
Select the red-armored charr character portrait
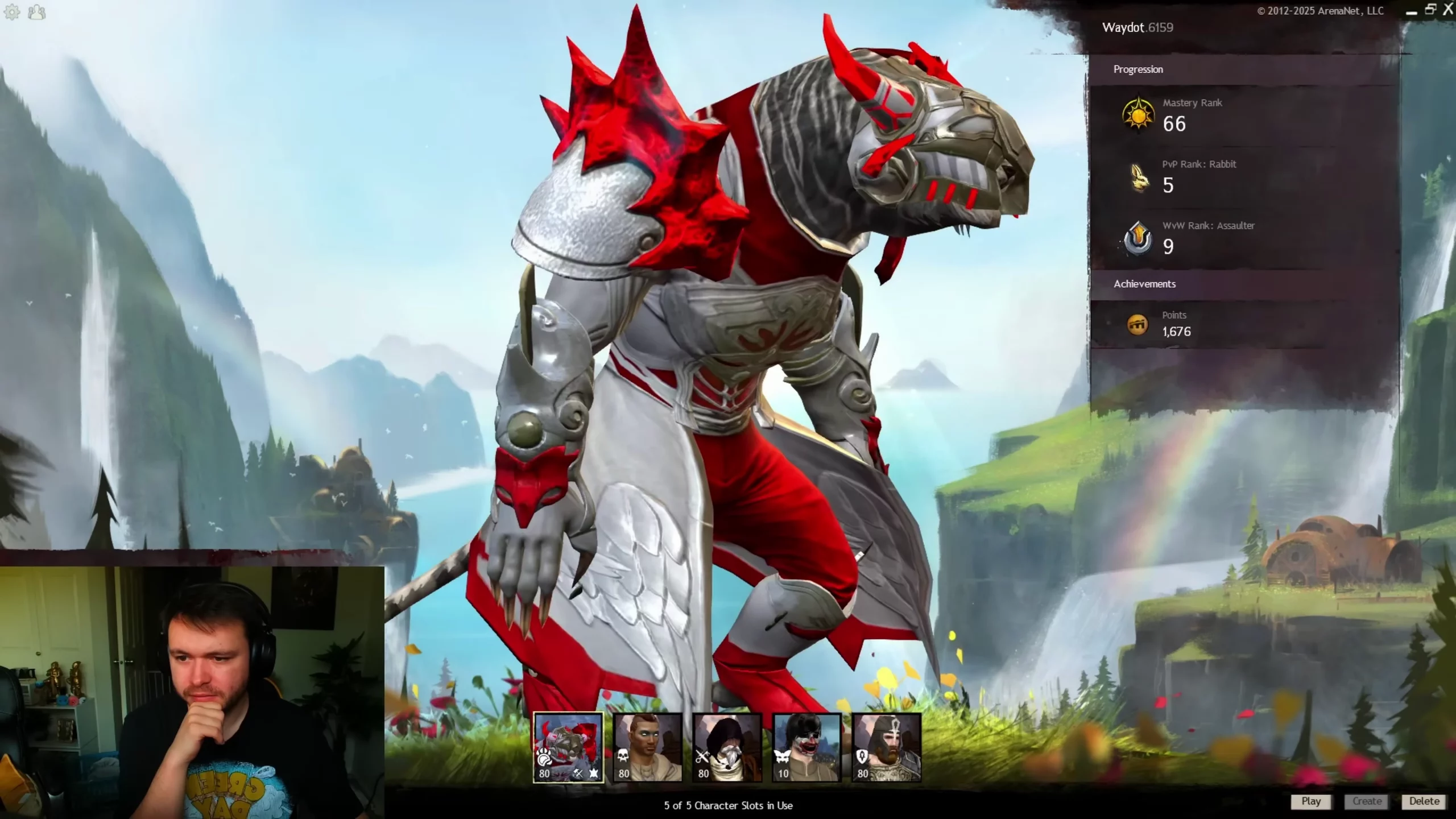coord(568,747)
